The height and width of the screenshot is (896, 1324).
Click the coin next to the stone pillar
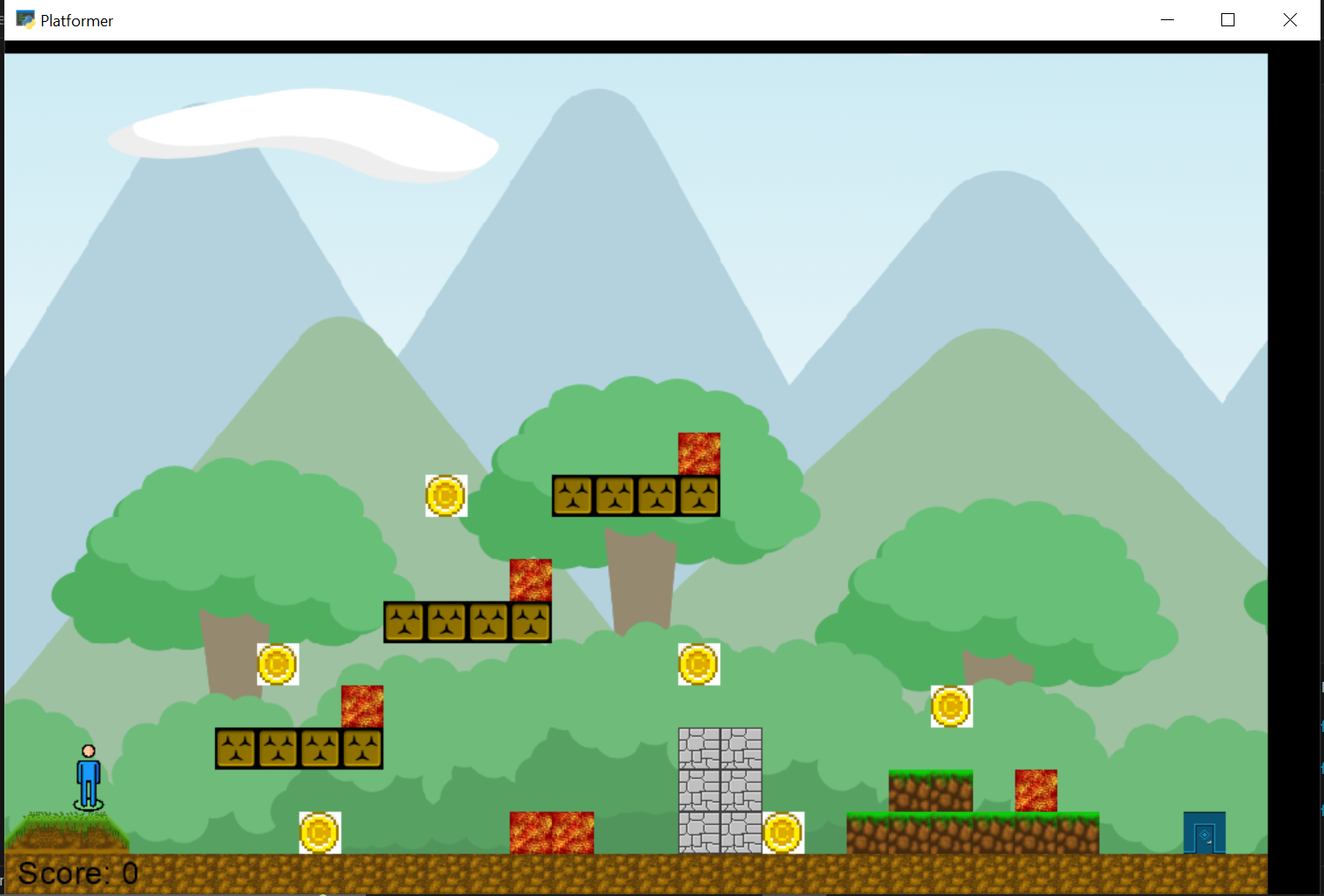pyautogui.click(x=784, y=831)
